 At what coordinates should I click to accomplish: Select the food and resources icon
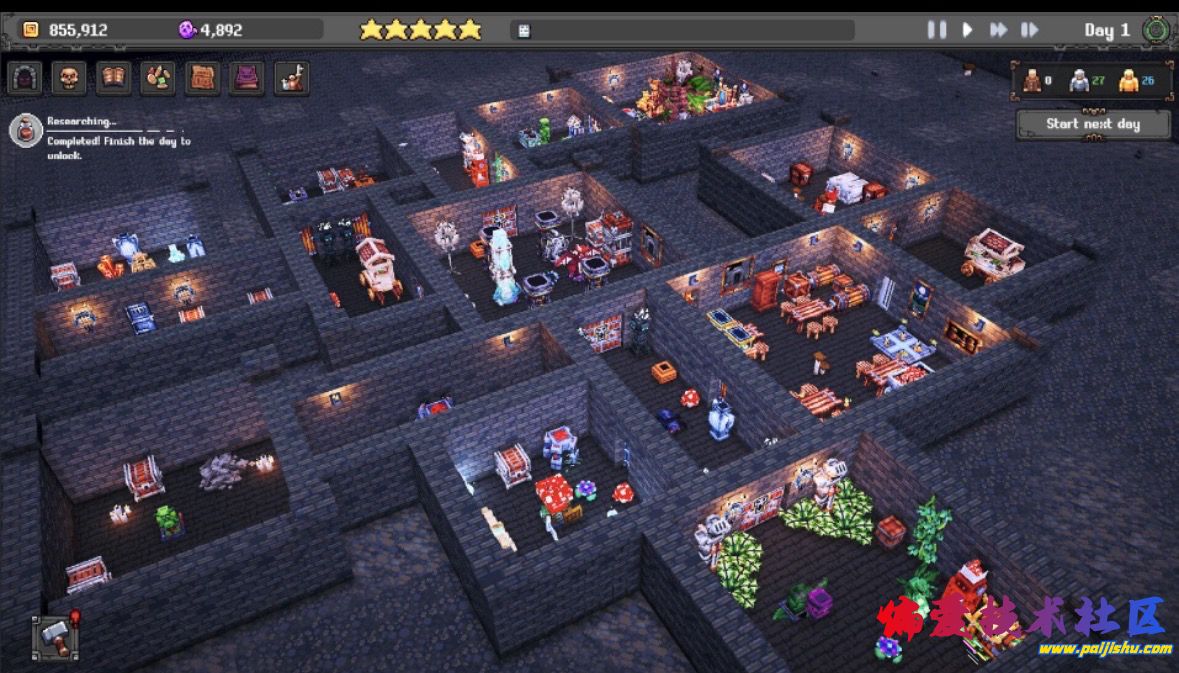point(157,78)
